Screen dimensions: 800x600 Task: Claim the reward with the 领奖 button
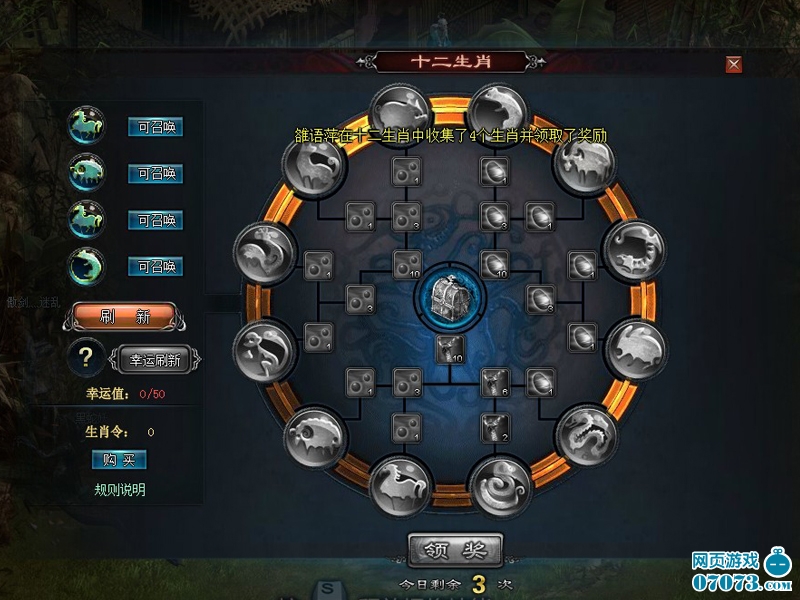455,549
